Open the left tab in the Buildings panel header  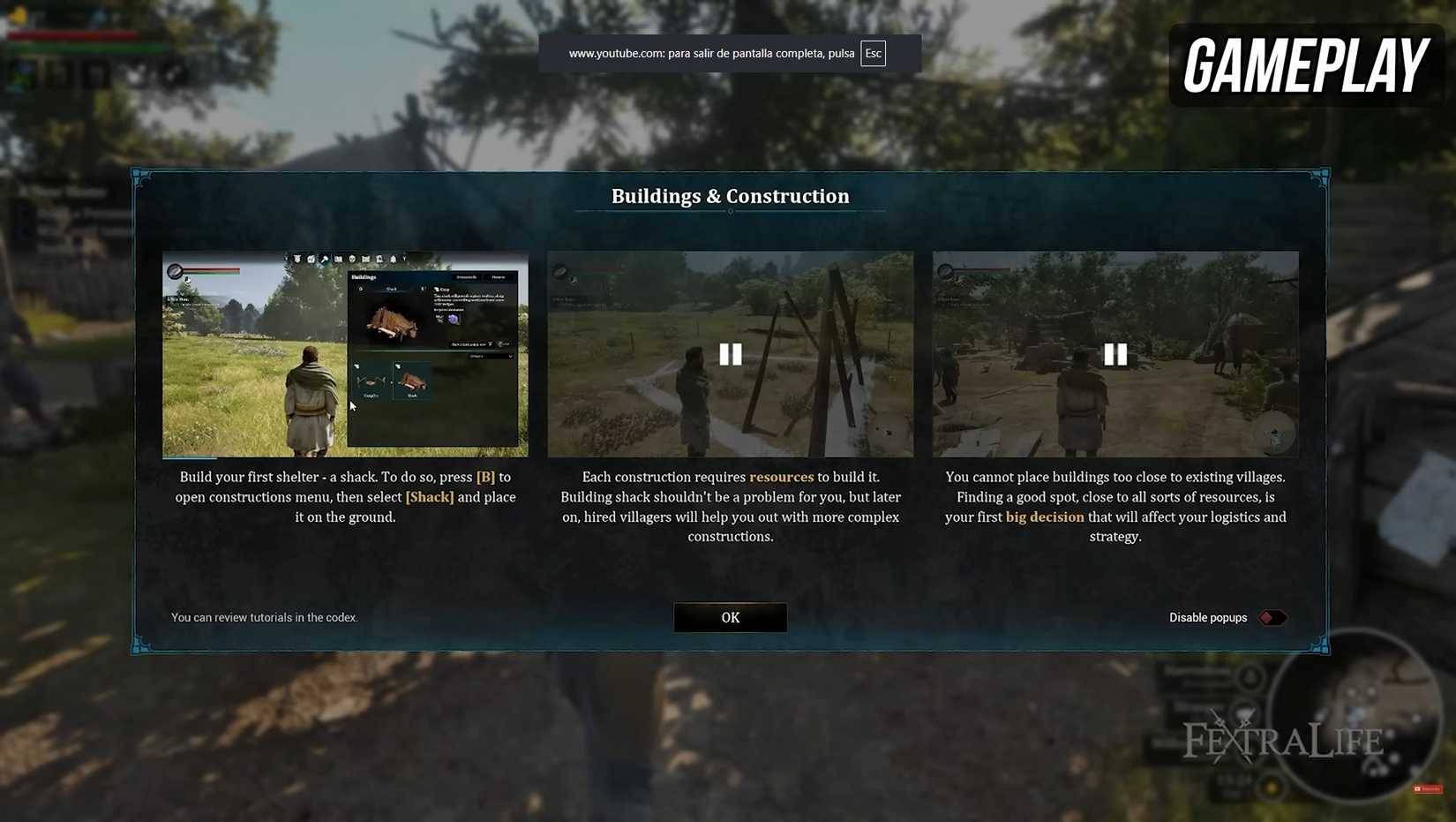[x=467, y=277]
